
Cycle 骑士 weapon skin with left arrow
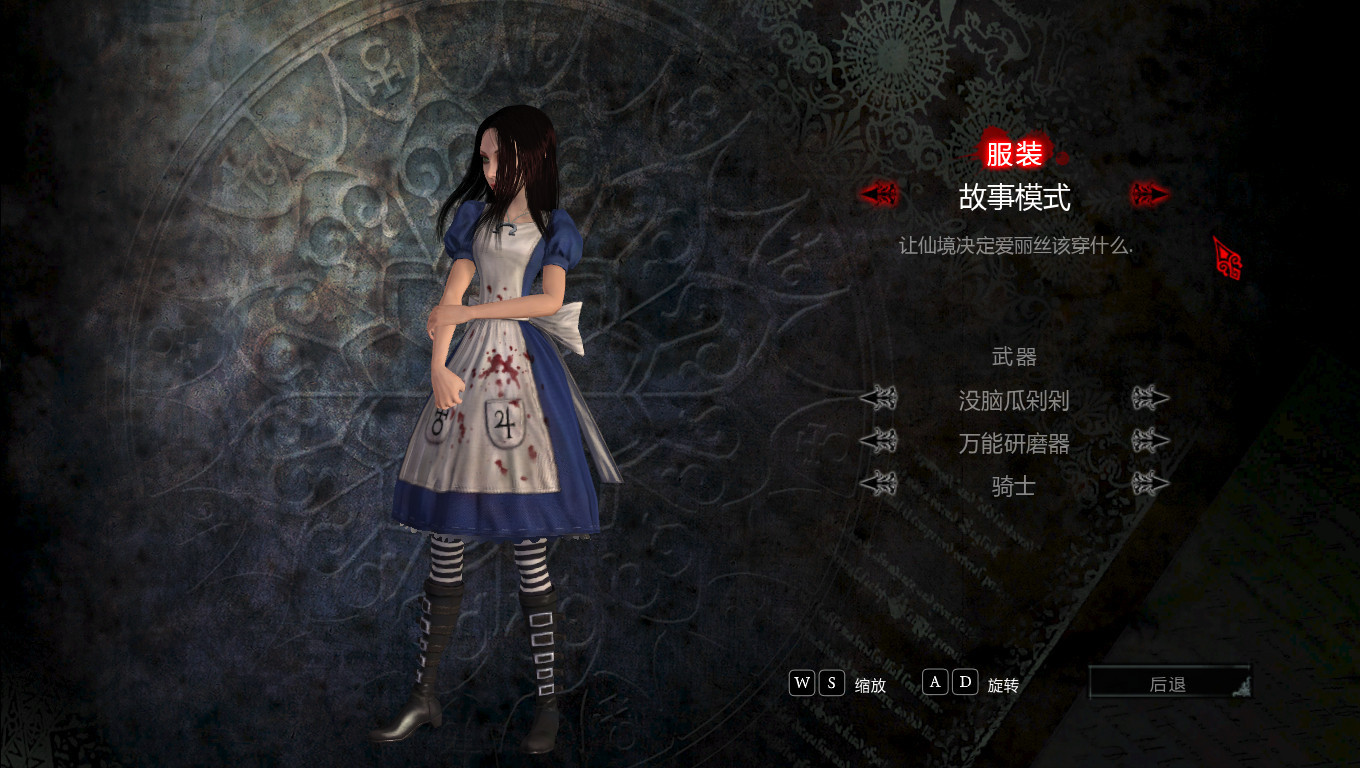pos(879,485)
